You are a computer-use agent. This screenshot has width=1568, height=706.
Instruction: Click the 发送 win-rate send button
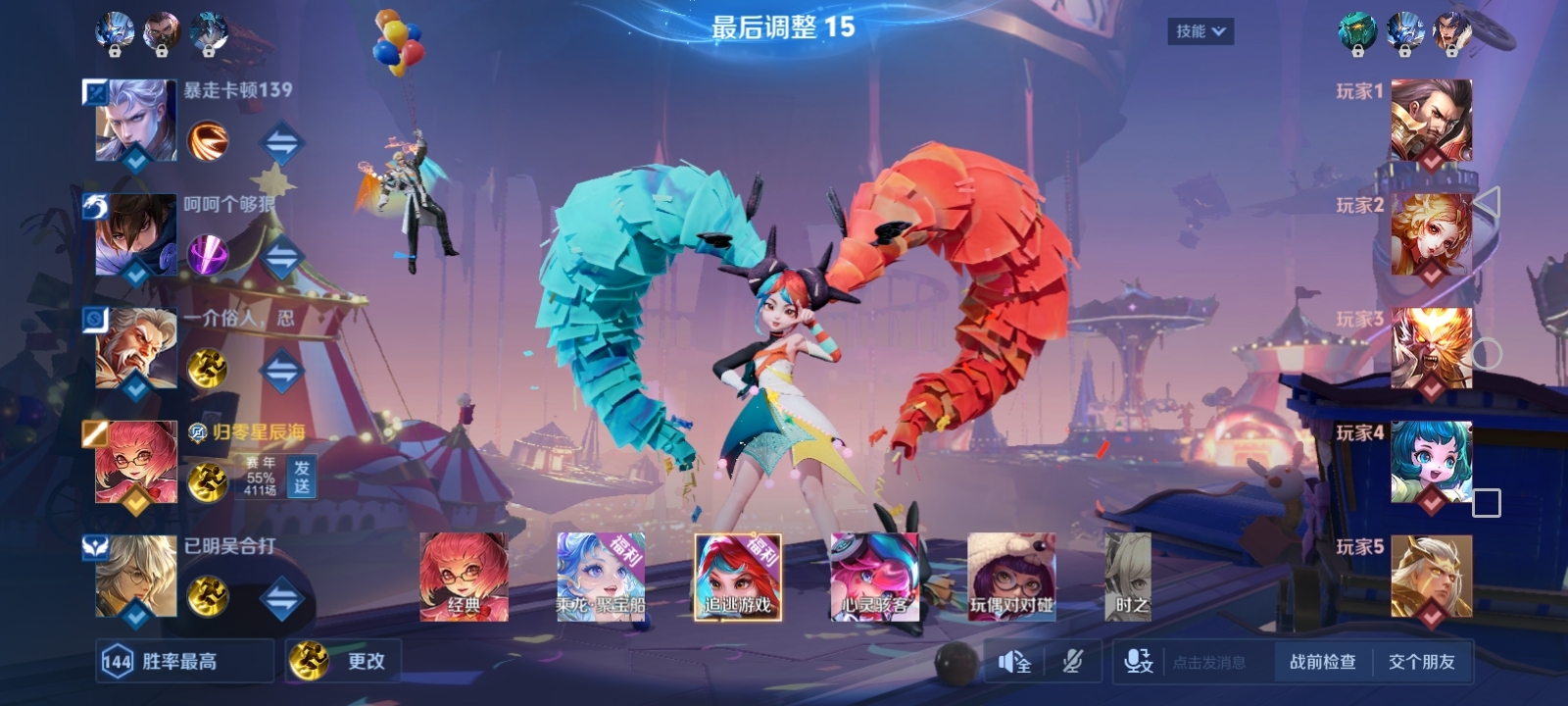pyautogui.click(x=301, y=477)
